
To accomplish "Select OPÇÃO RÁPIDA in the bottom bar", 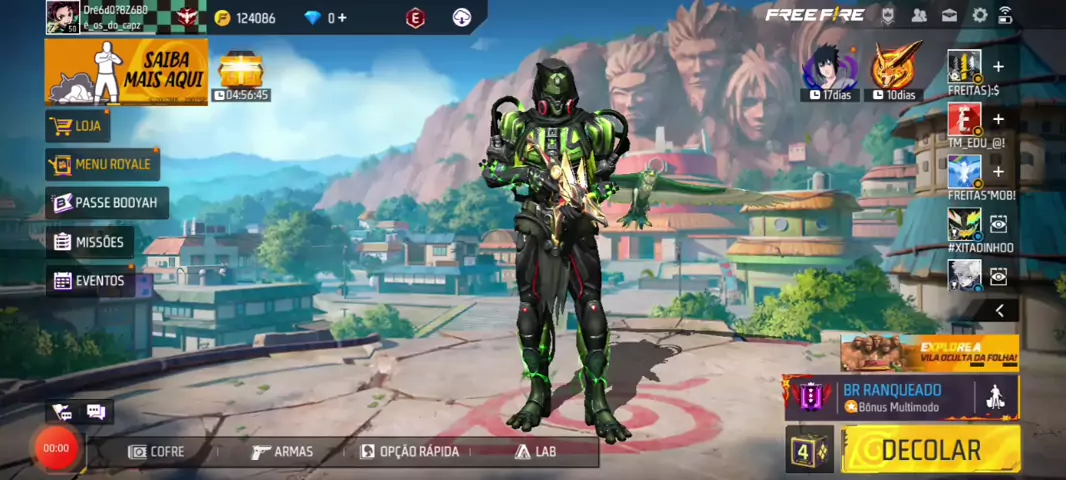I will [x=409, y=452].
